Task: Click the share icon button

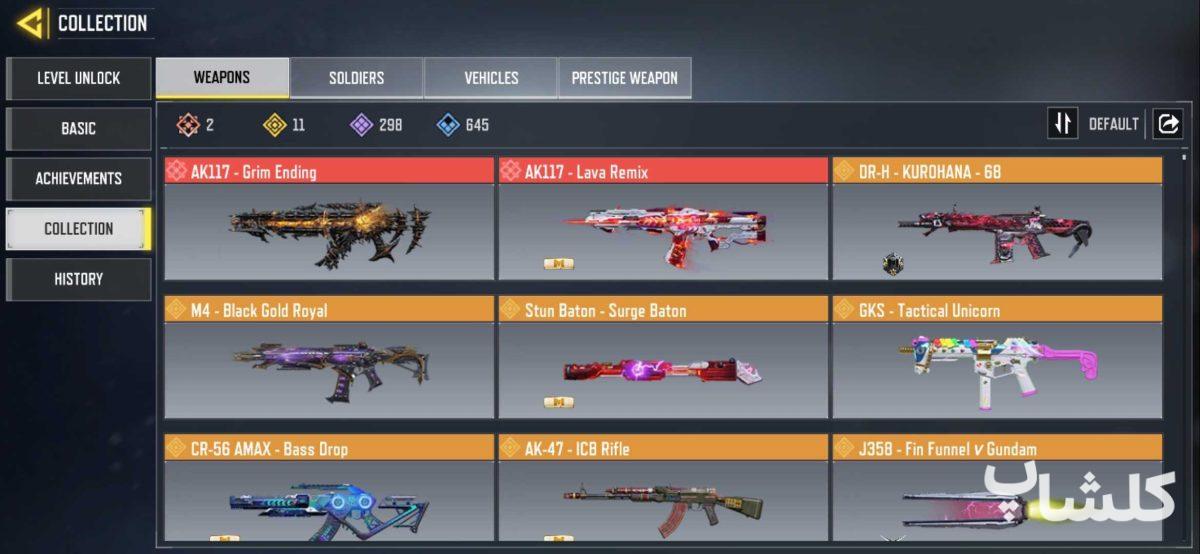Action: 1167,124
